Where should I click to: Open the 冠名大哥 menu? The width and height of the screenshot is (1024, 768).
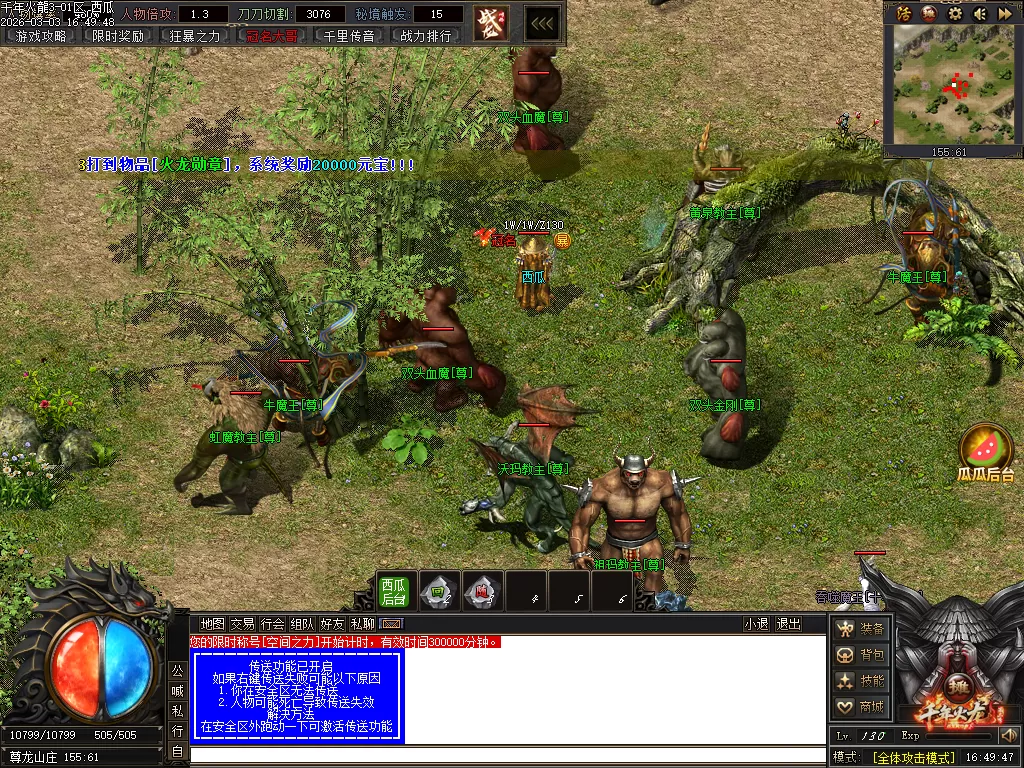(272, 36)
